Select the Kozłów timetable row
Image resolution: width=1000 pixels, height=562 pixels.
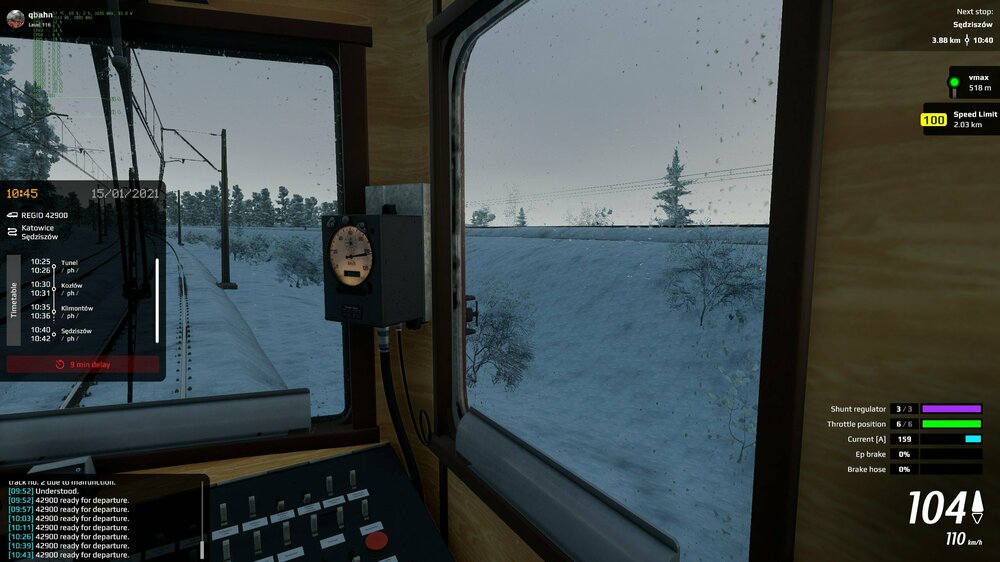click(70, 289)
